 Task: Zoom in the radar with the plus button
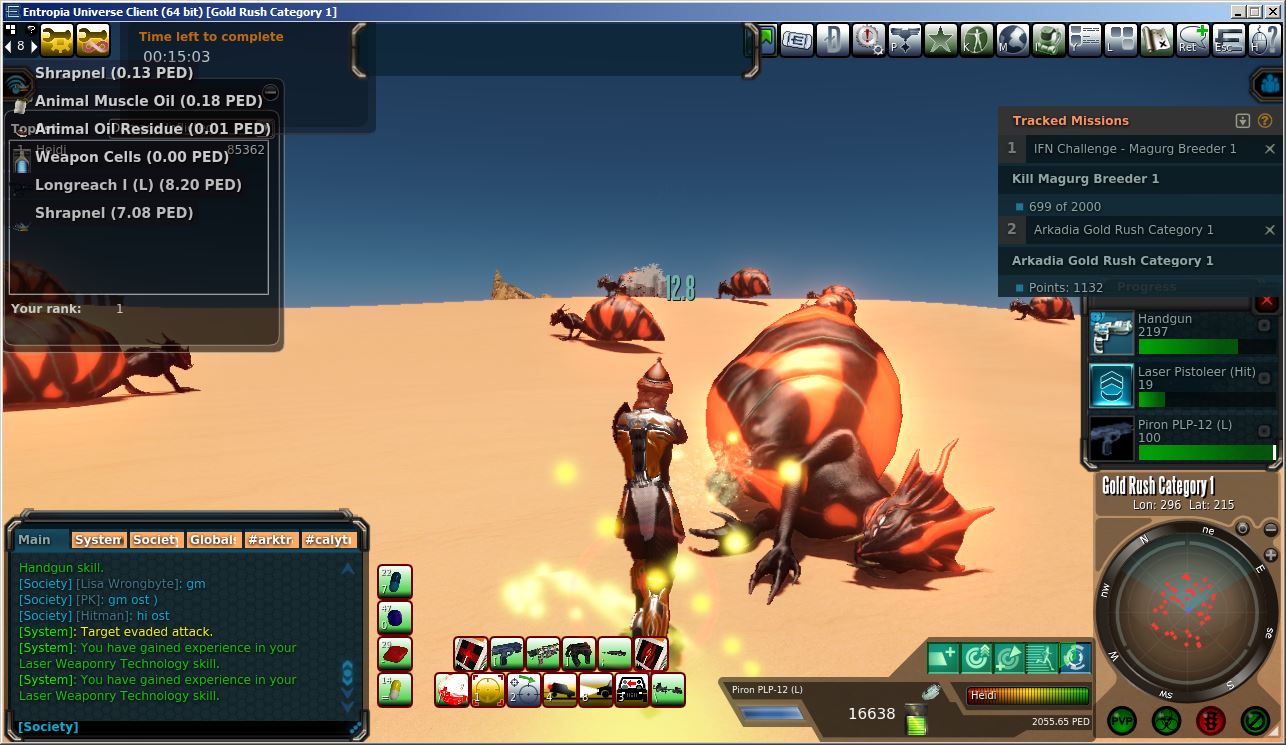(1271, 555)
